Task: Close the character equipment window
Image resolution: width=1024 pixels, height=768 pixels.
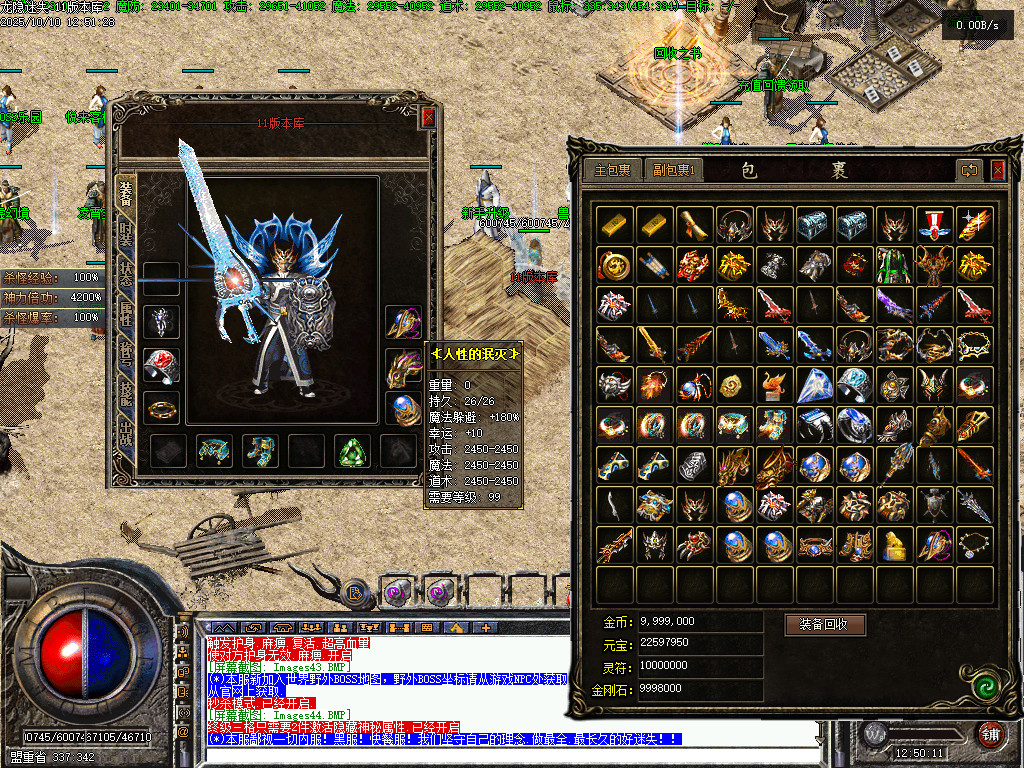Action: tap(428, 118)
